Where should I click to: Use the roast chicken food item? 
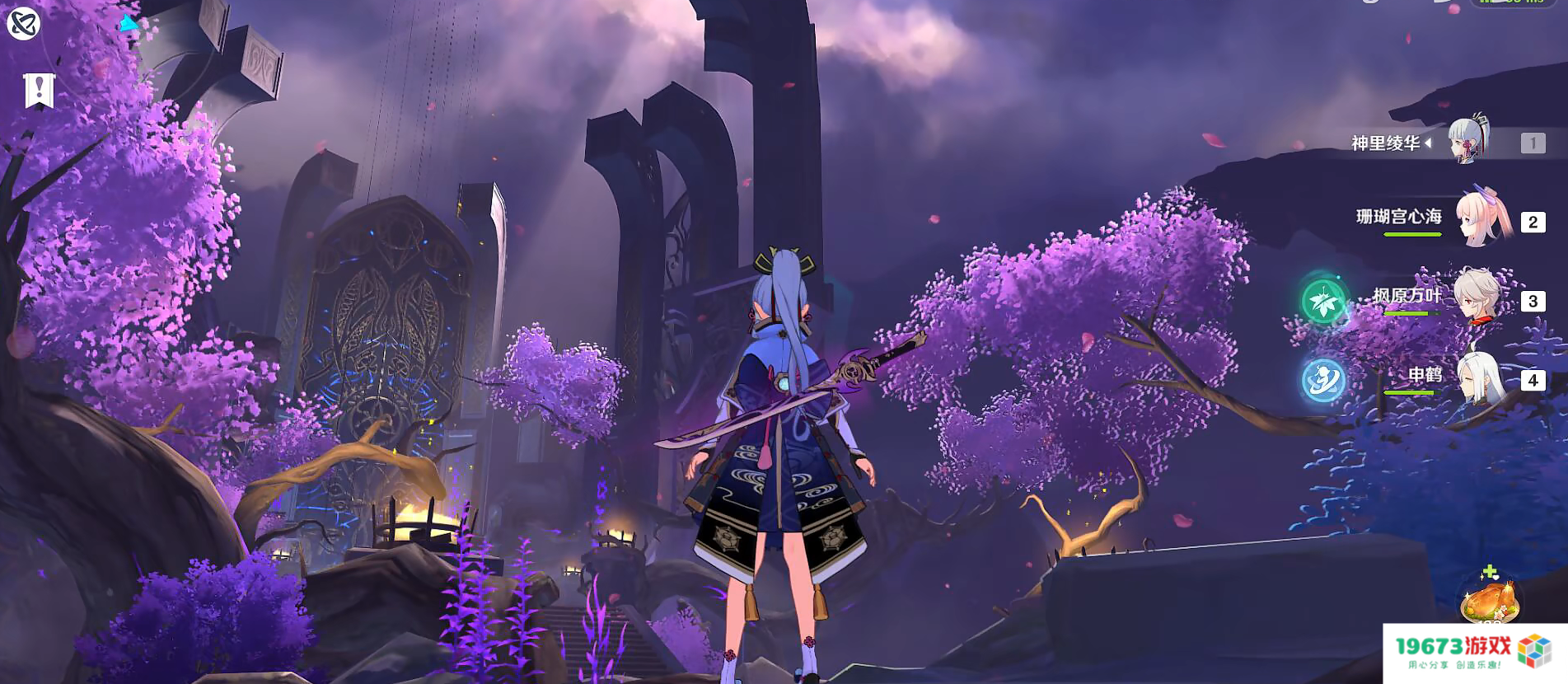pyautogui.click(x=1489, y=601)
